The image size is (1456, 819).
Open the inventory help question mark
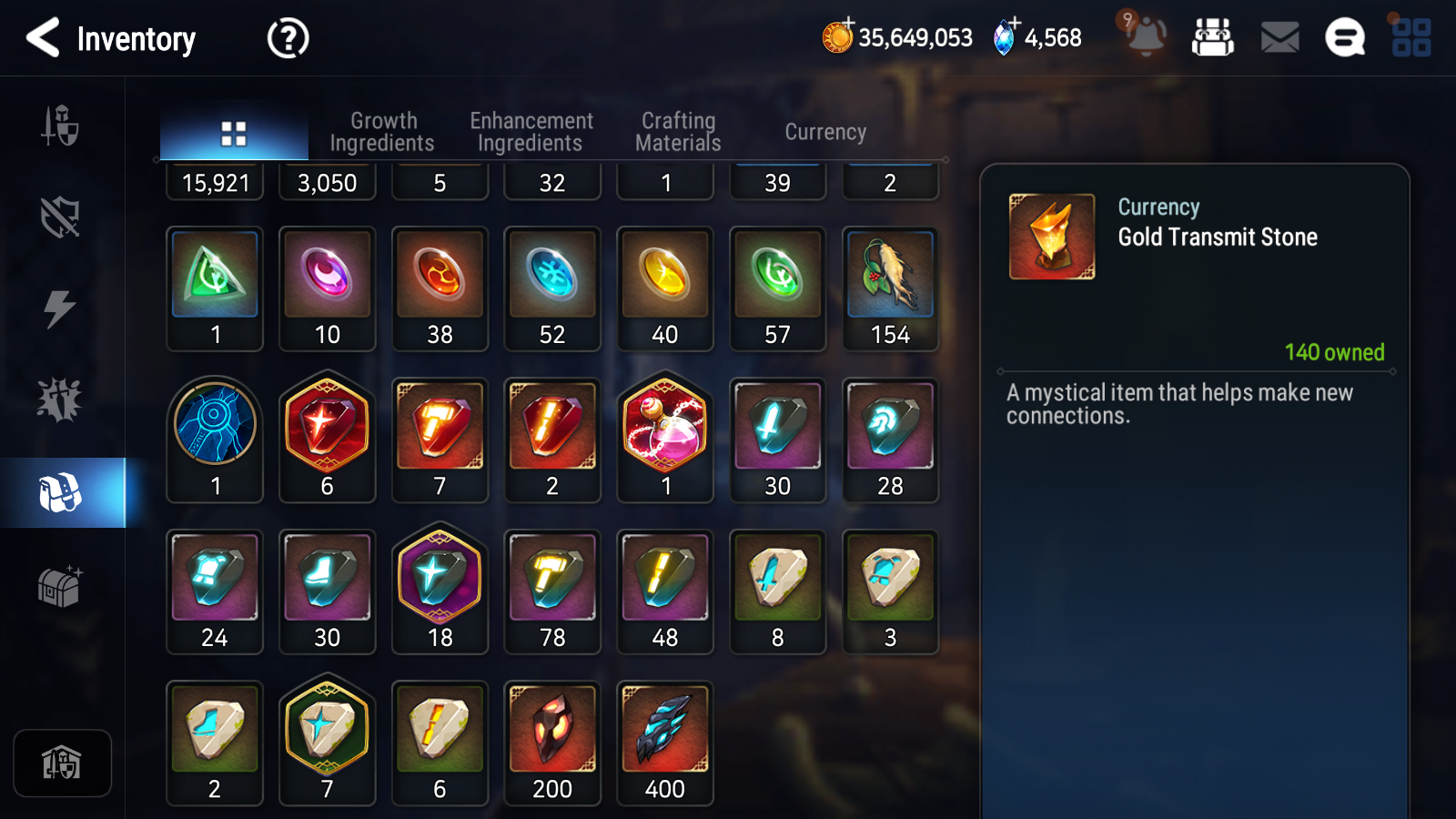288,38
